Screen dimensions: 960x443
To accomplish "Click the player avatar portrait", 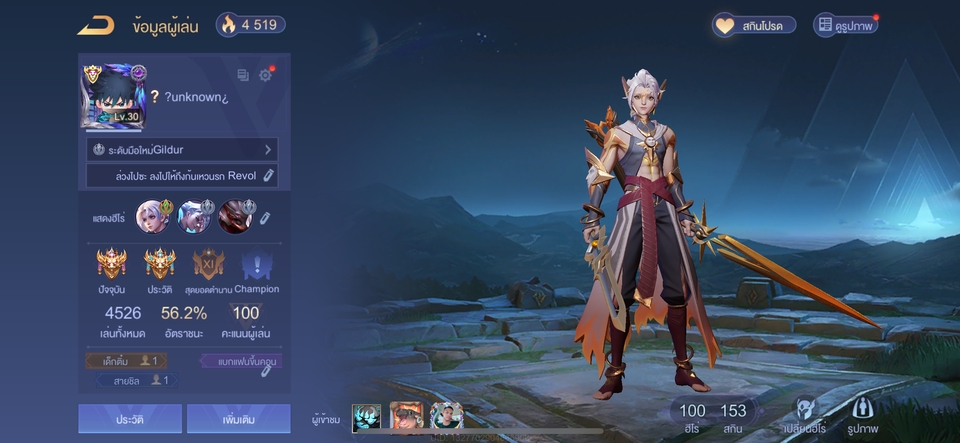I will tap(114, 95).
